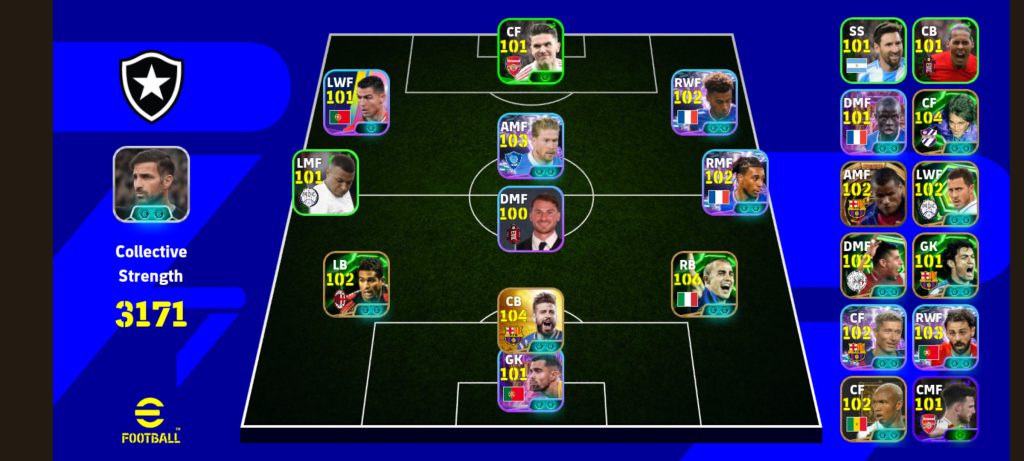Select the RB 106 defender card
The height and width of the screenshot is (461, 1024).
[704, 284]
